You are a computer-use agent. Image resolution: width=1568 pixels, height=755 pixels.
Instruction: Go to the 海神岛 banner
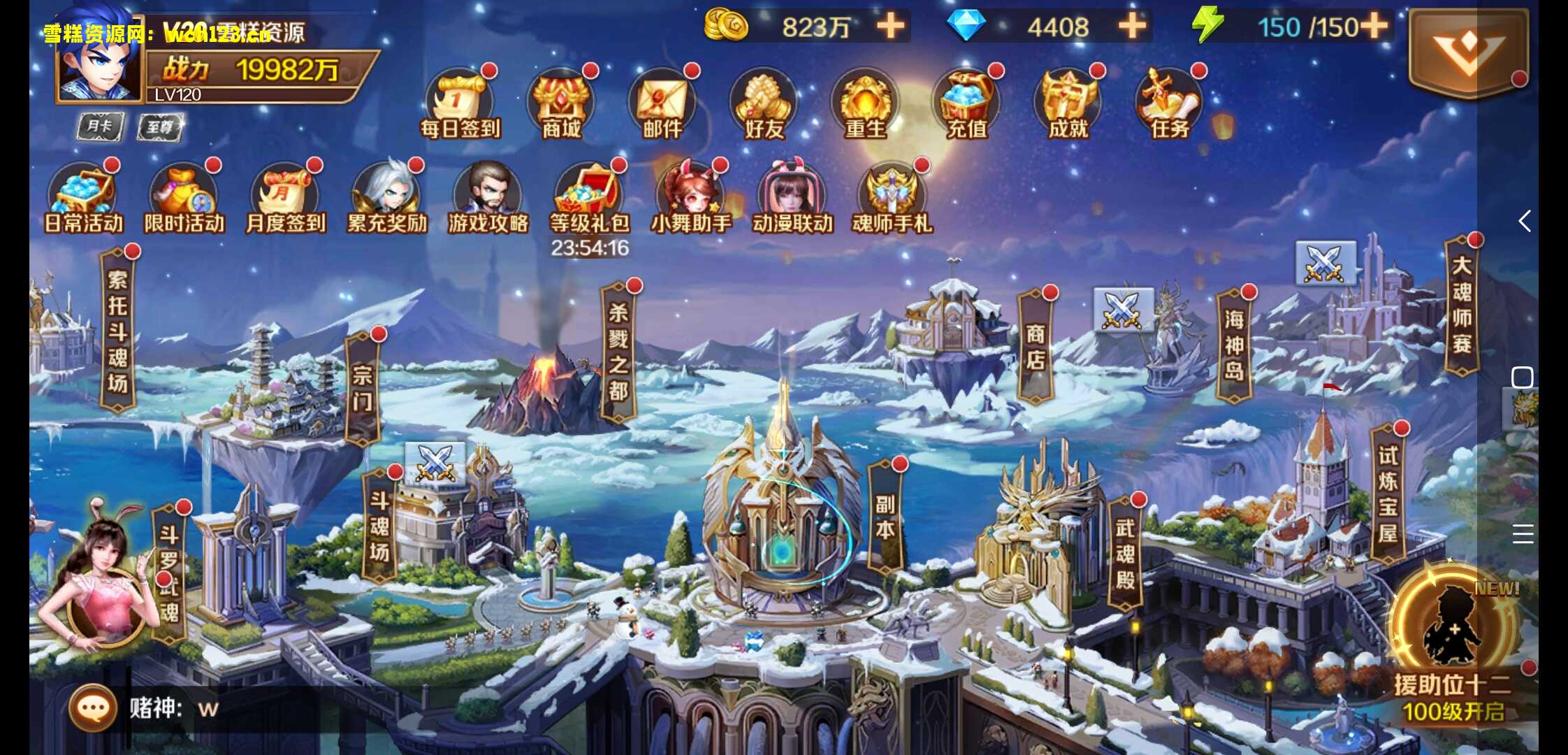(x=1234, y=345)
